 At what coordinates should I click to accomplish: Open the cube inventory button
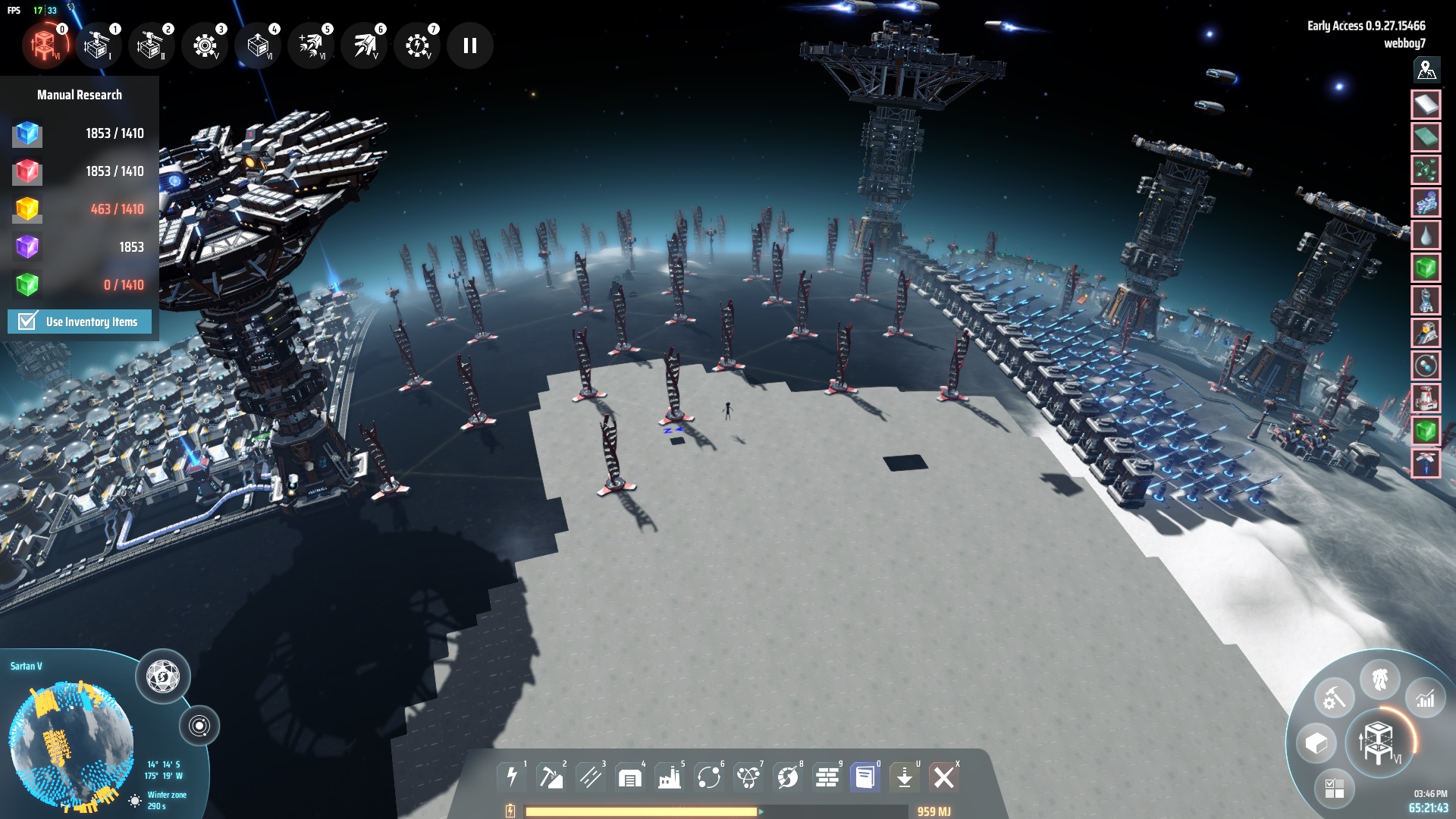coord(1316,743)
